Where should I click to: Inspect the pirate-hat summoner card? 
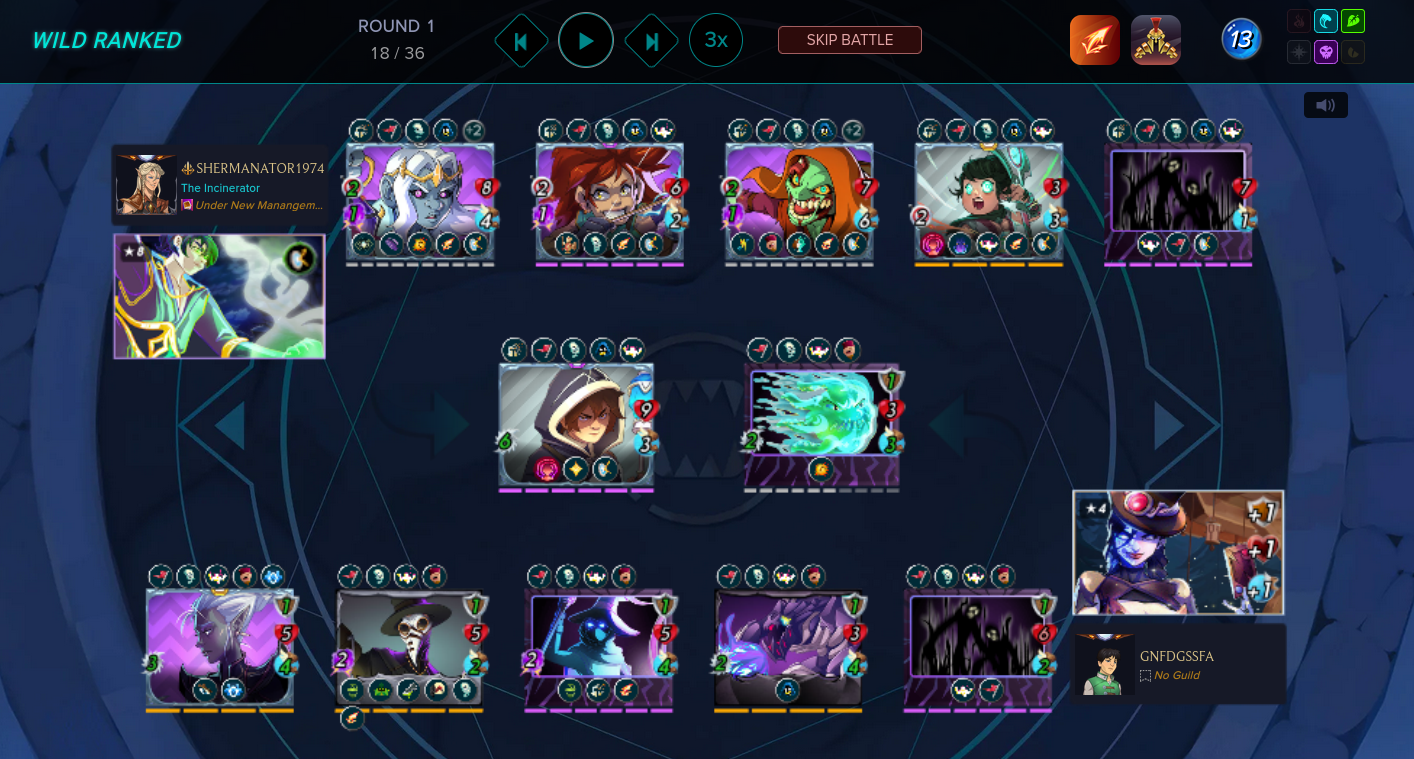1177,552
